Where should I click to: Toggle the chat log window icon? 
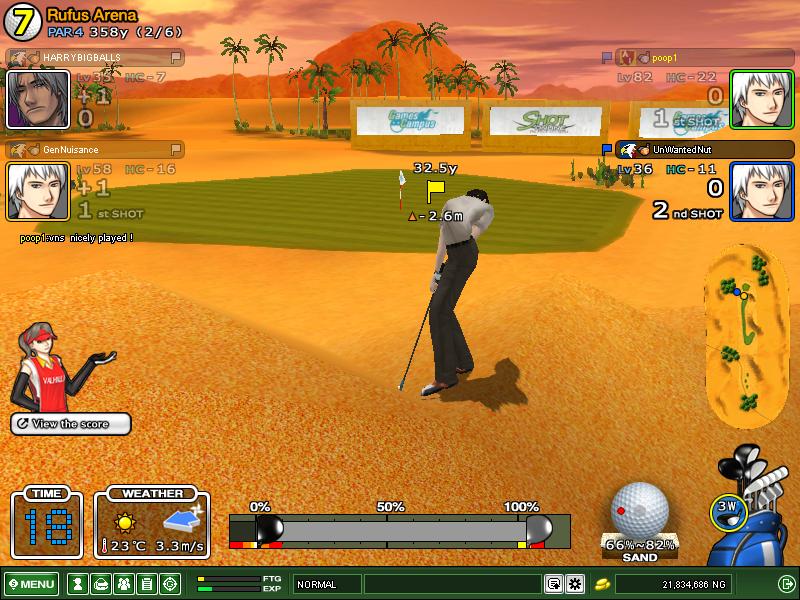point(554,584)
